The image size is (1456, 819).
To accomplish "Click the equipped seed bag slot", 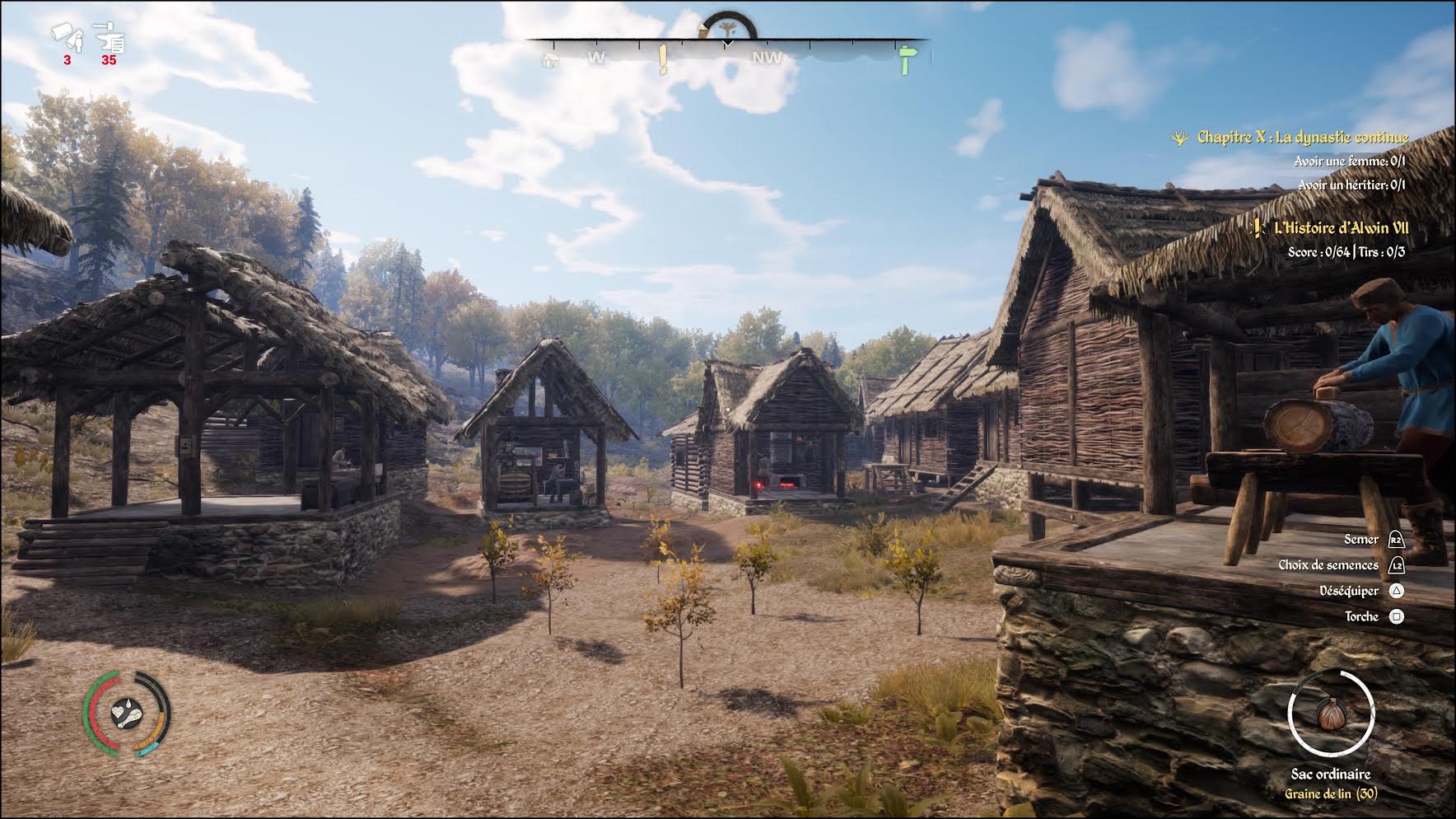I will (1330, 715).
